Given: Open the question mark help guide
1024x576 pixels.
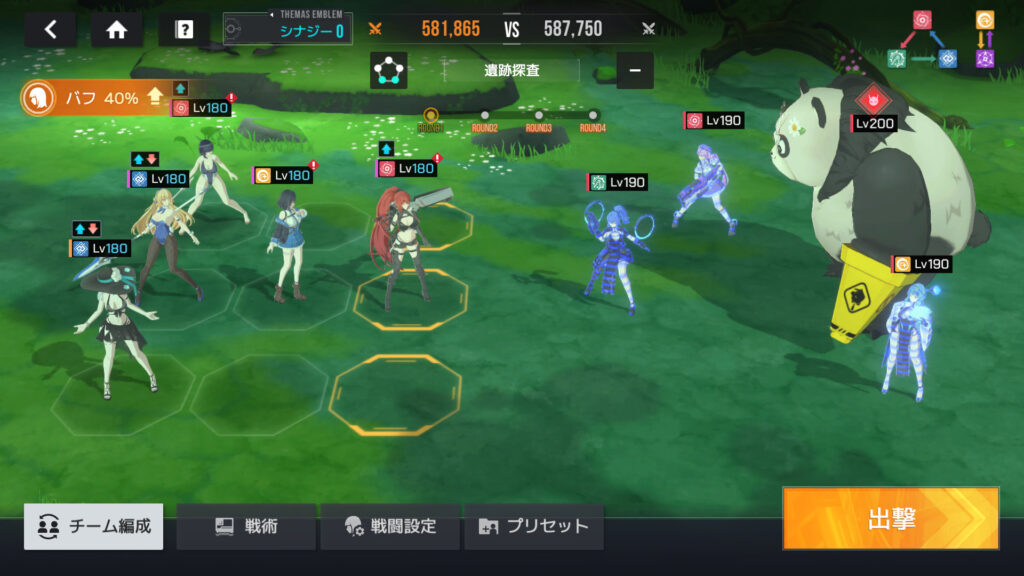Looking at the screenshot, I should click(184, 29).
